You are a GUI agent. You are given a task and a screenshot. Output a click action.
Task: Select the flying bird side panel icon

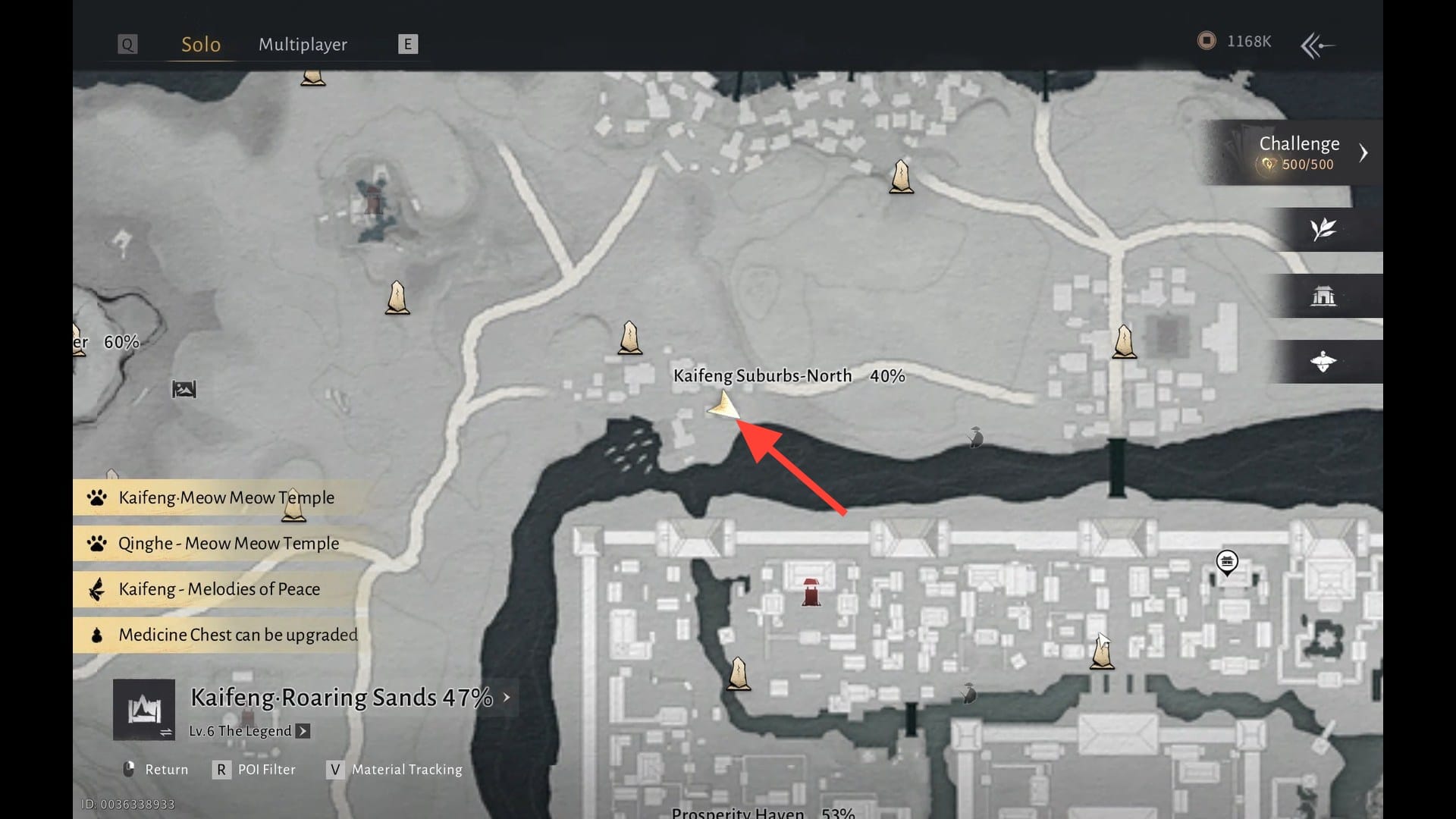pyautogui.click(x=1323, y=362)
